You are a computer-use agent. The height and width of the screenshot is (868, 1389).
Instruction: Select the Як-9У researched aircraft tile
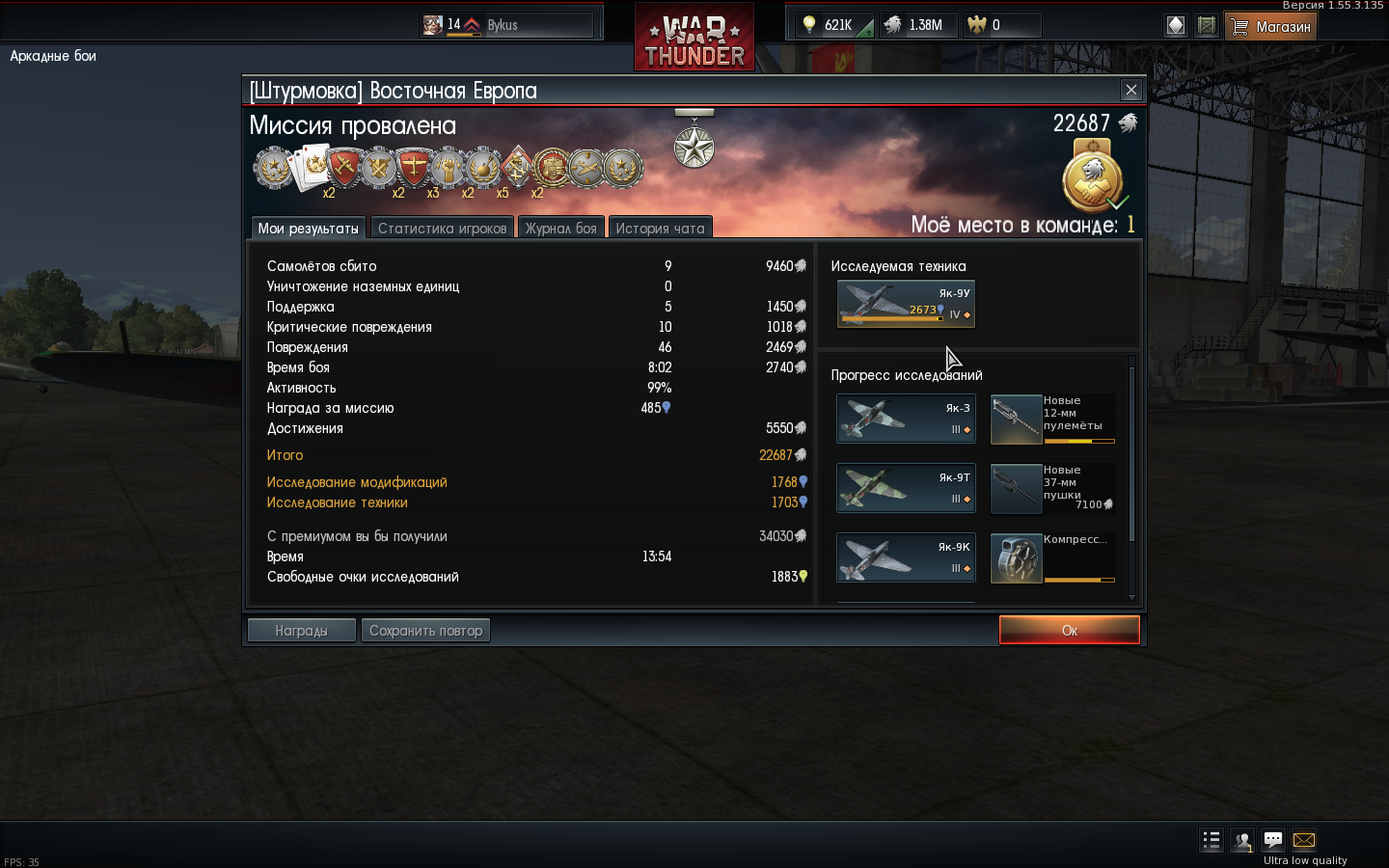(906, 304)
